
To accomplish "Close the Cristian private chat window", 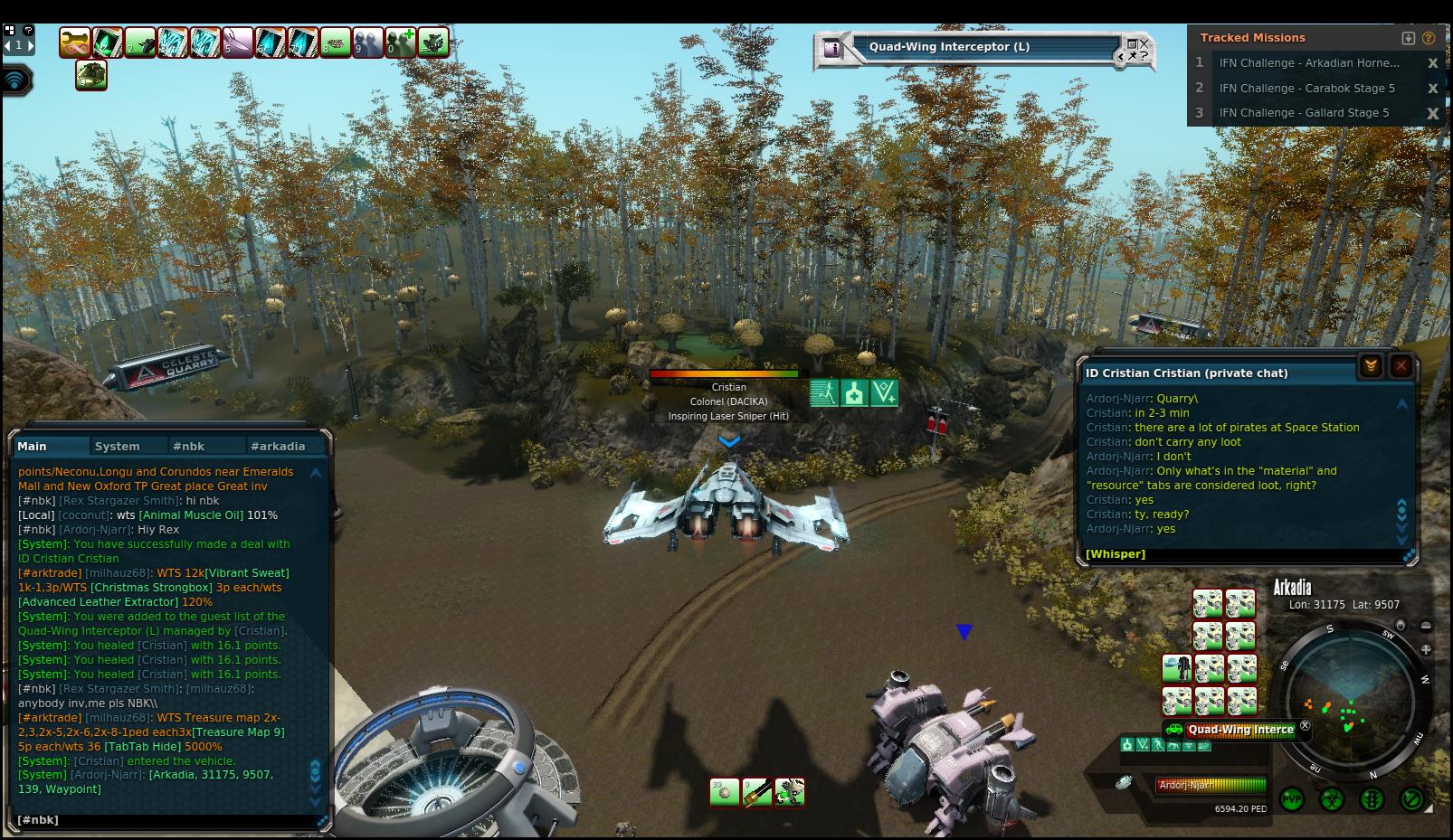I will (x=1401, y=366).
